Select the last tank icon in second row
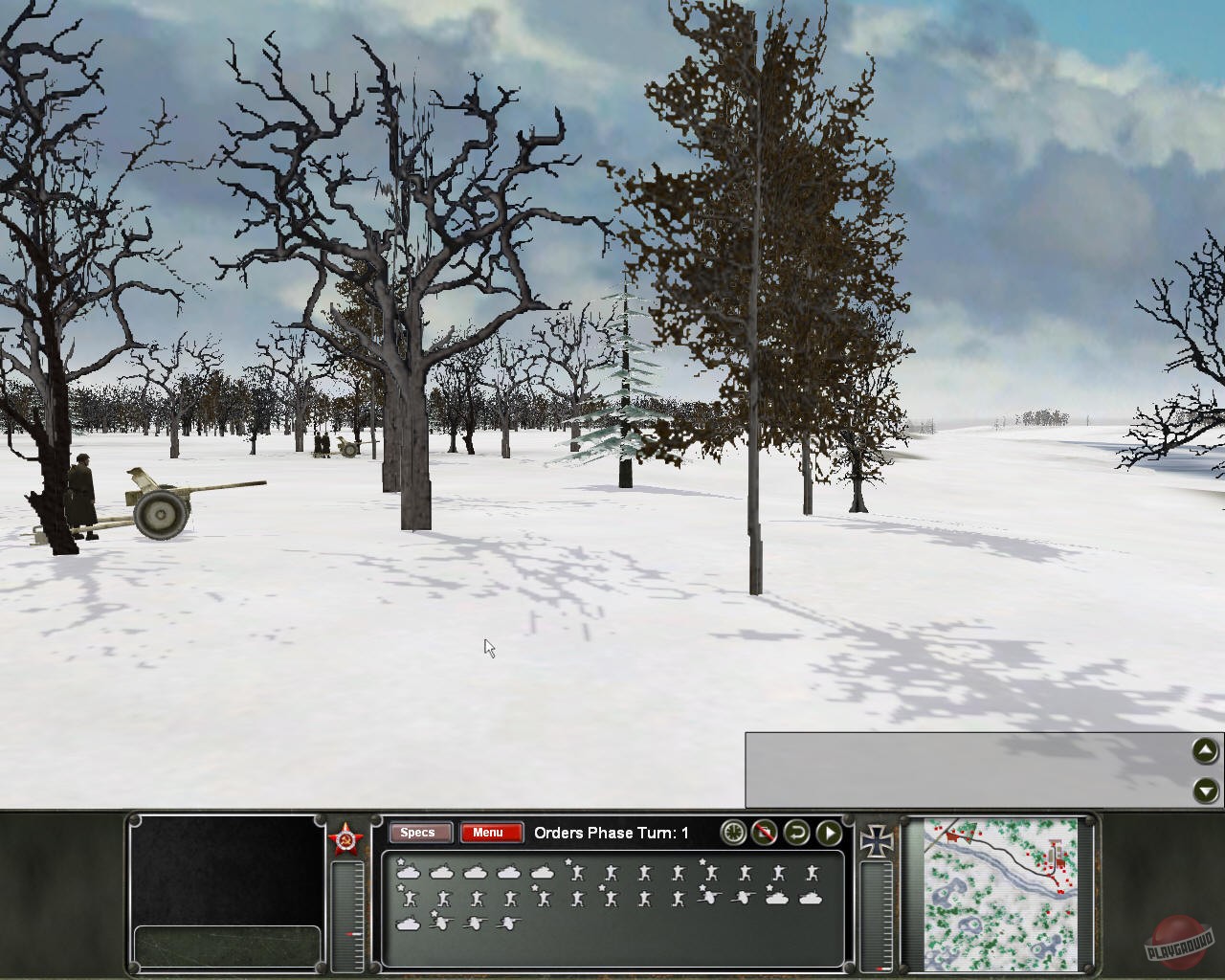1225x980 pixels. pyautogui.click(x=809, y=899)
